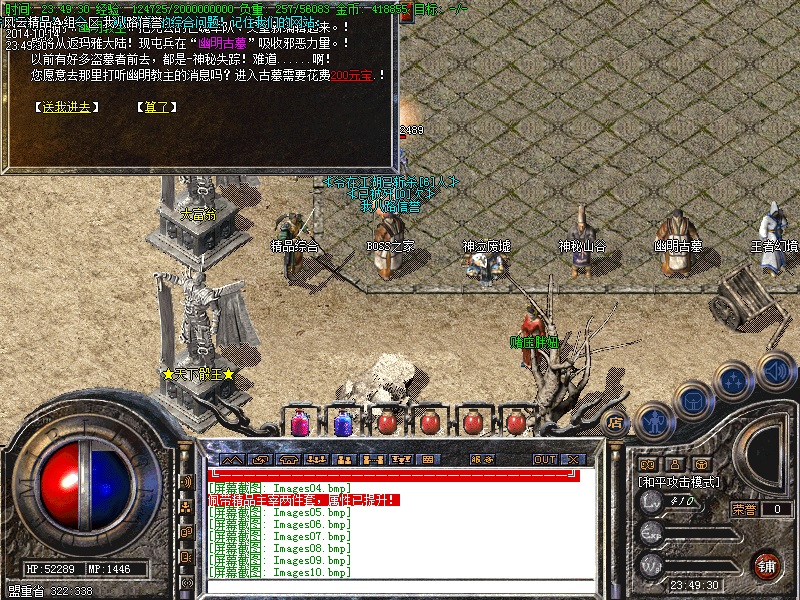
Task: Click the chat text input line
Action: pos(400,475)
